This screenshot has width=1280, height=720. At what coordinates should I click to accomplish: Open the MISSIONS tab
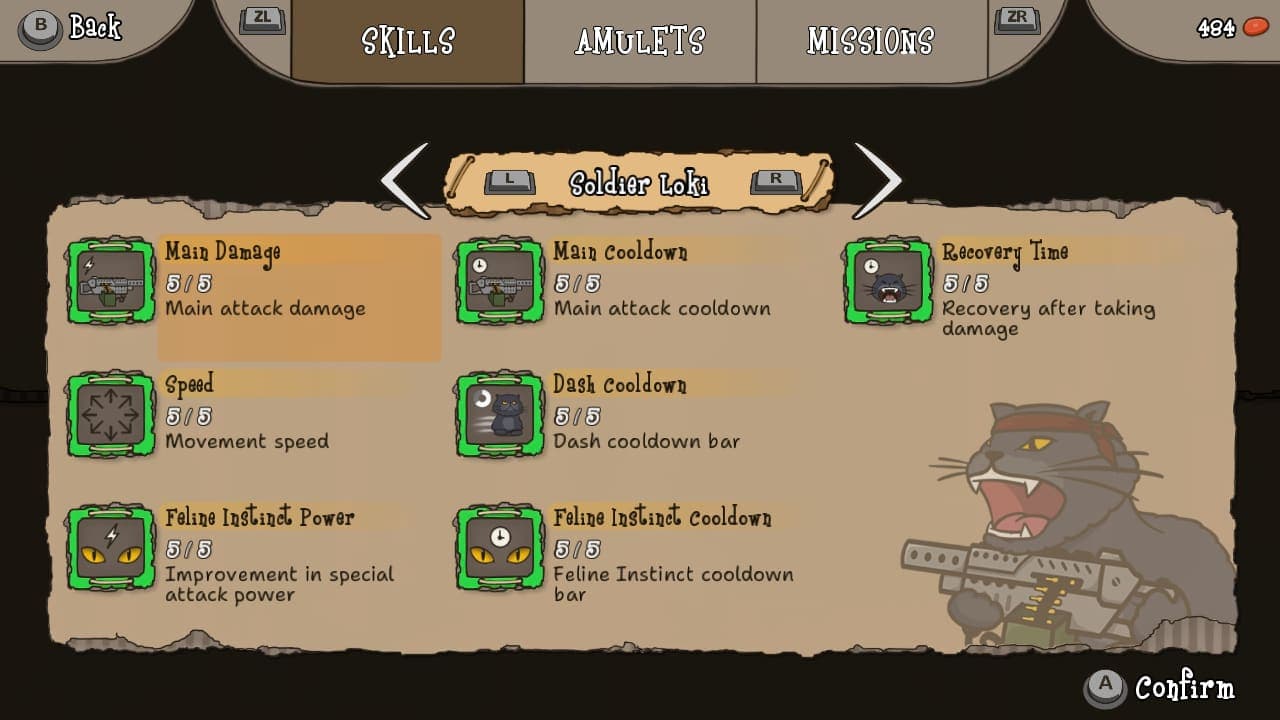869,41
